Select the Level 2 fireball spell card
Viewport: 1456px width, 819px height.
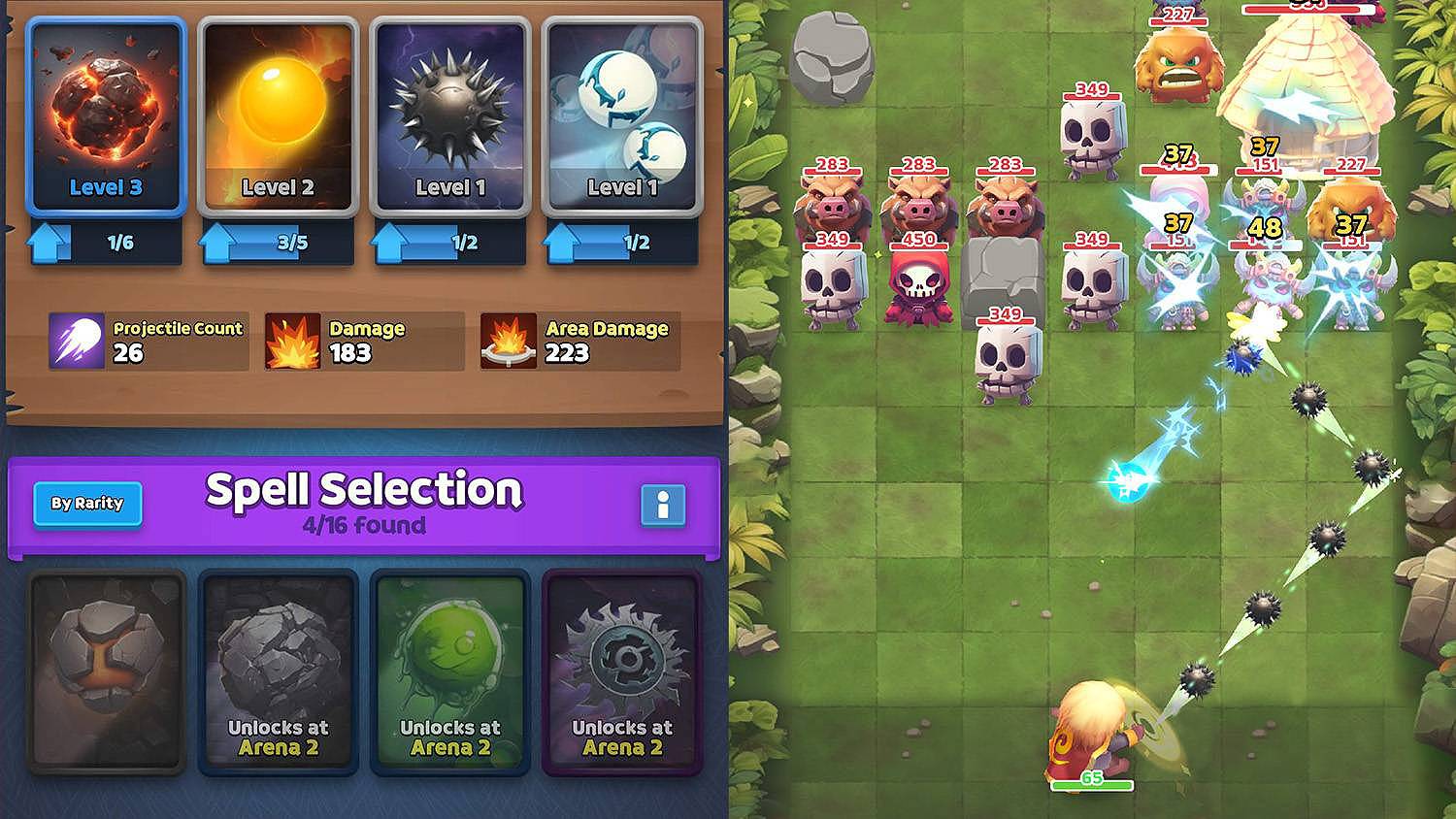(x=277, y=116)
